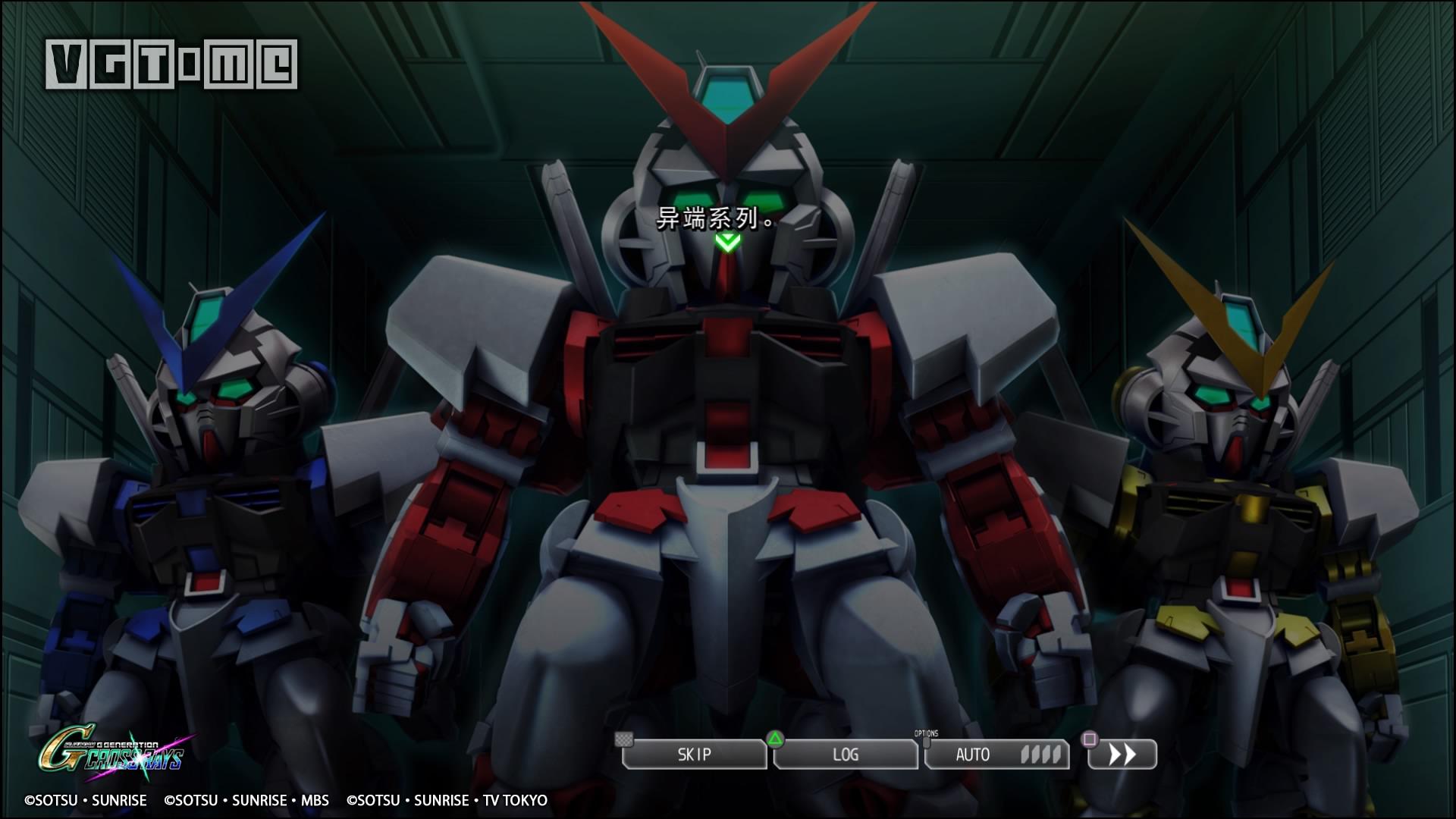Skip the cutscene with the SKIP button
The height and width of the screenshot is (819, 1456).
(694, 755)
